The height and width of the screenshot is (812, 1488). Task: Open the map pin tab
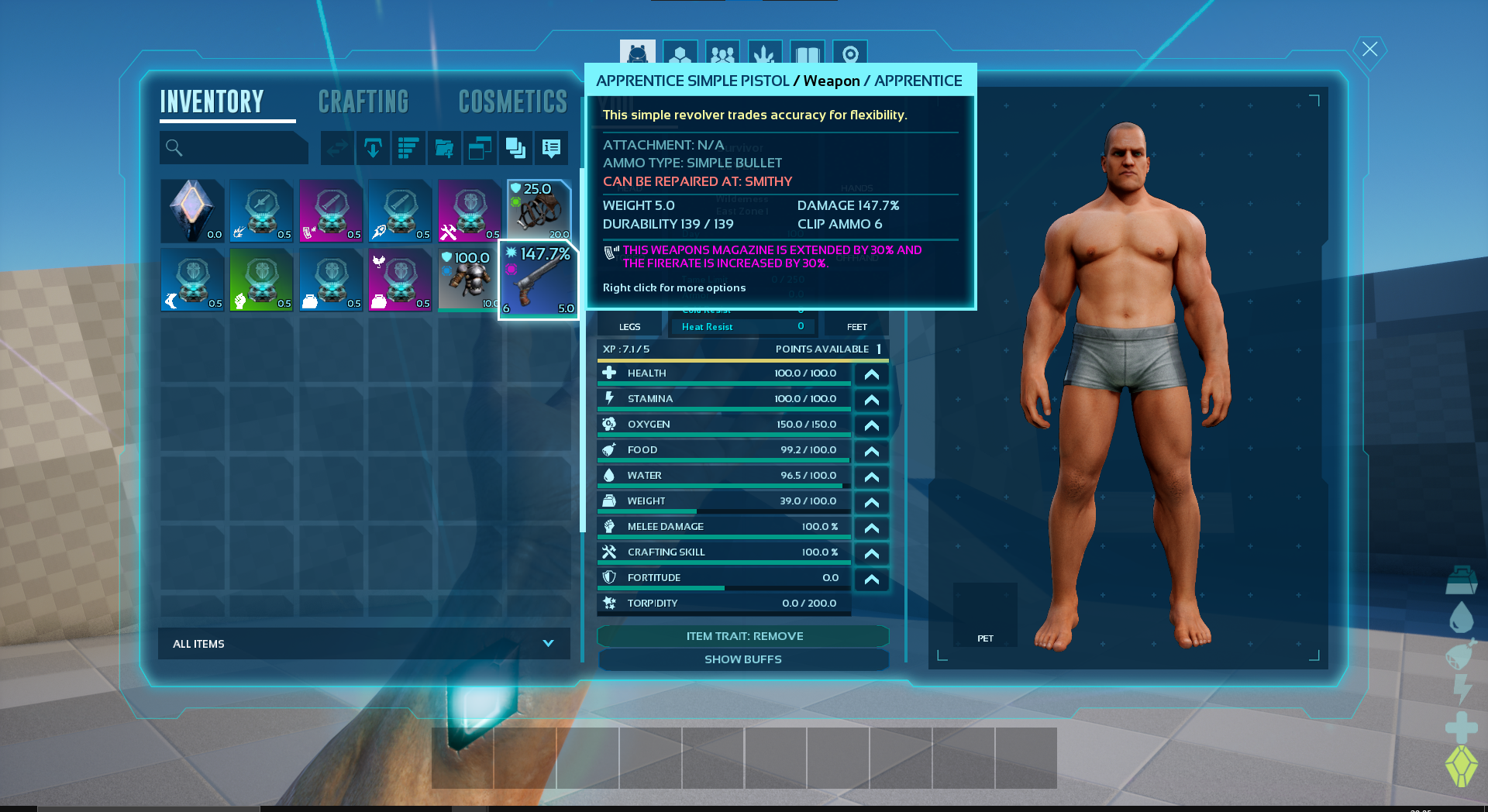pyautogui.click(x=849, y=55)
